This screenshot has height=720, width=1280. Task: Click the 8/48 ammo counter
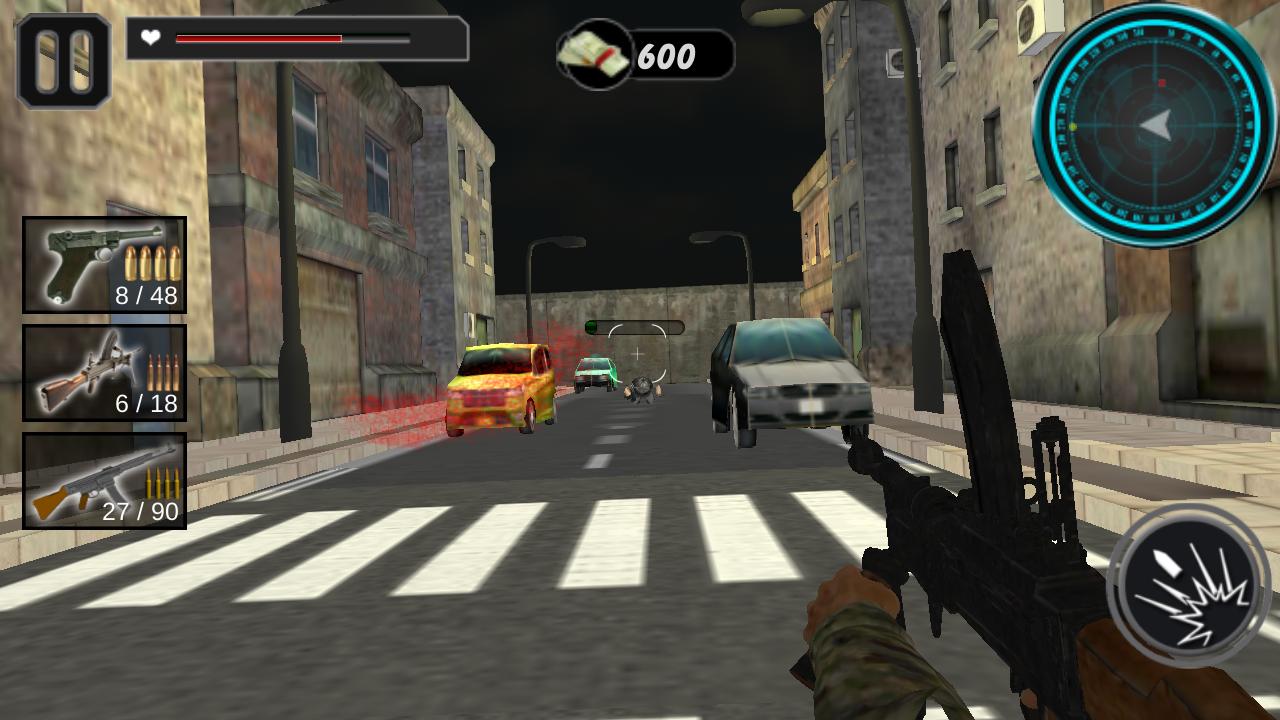click(x=146, y=296)
